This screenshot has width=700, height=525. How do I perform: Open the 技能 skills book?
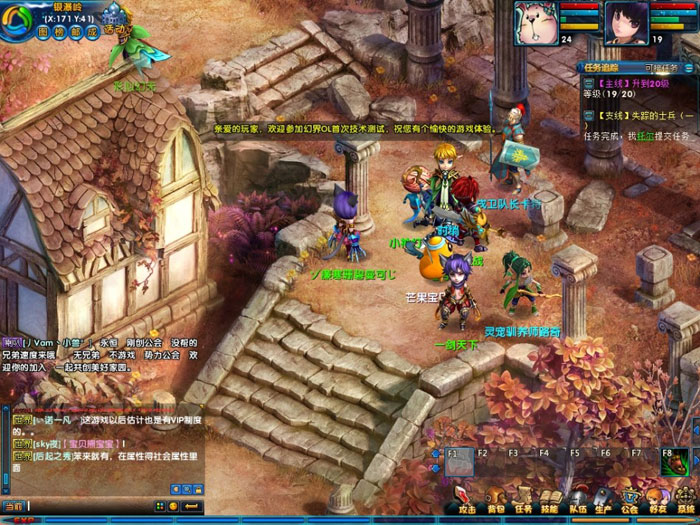click(550, 499)
